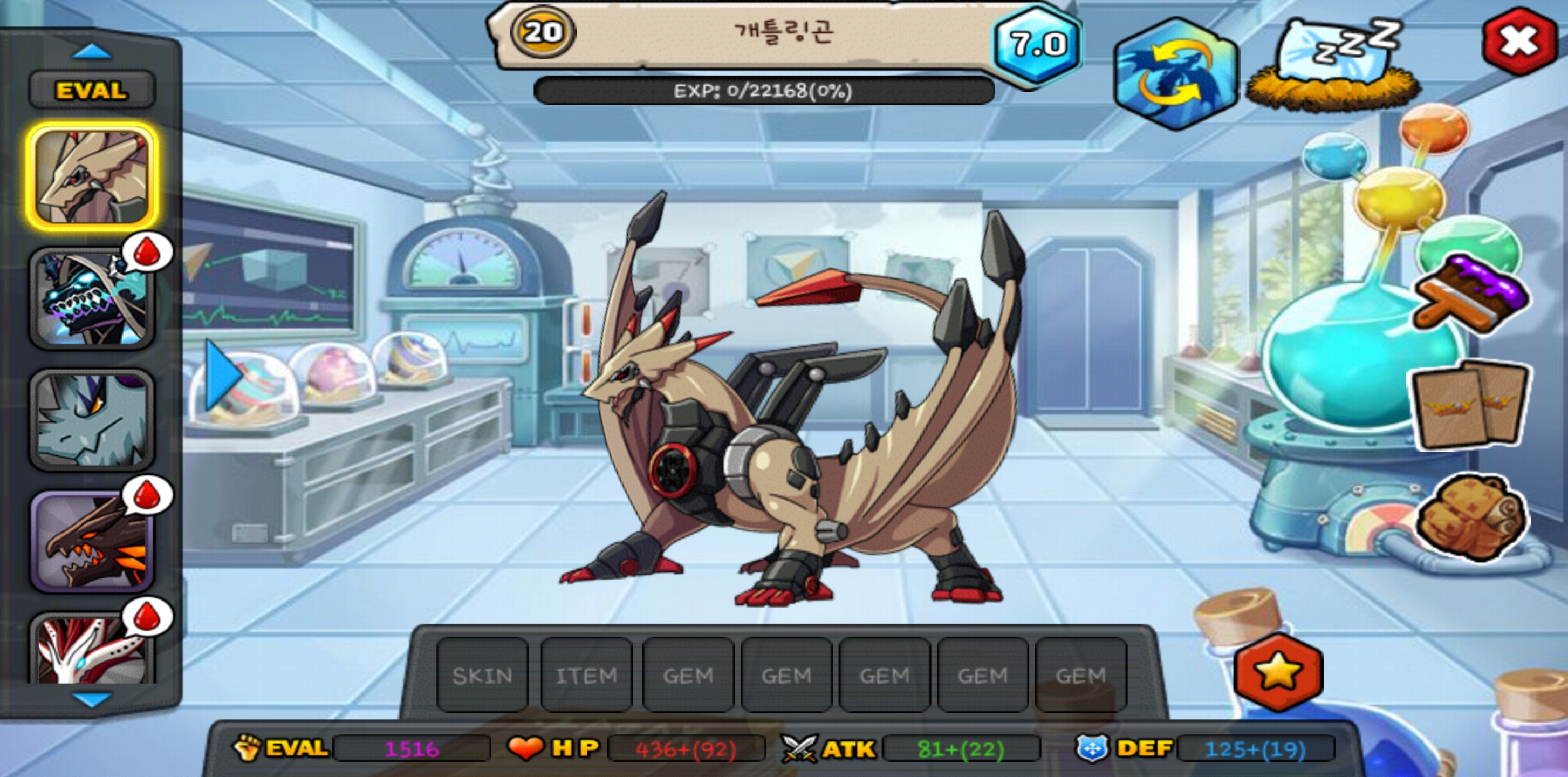
Task: Move dragon list down with blue arrow
Action: (x=91, y=699)
